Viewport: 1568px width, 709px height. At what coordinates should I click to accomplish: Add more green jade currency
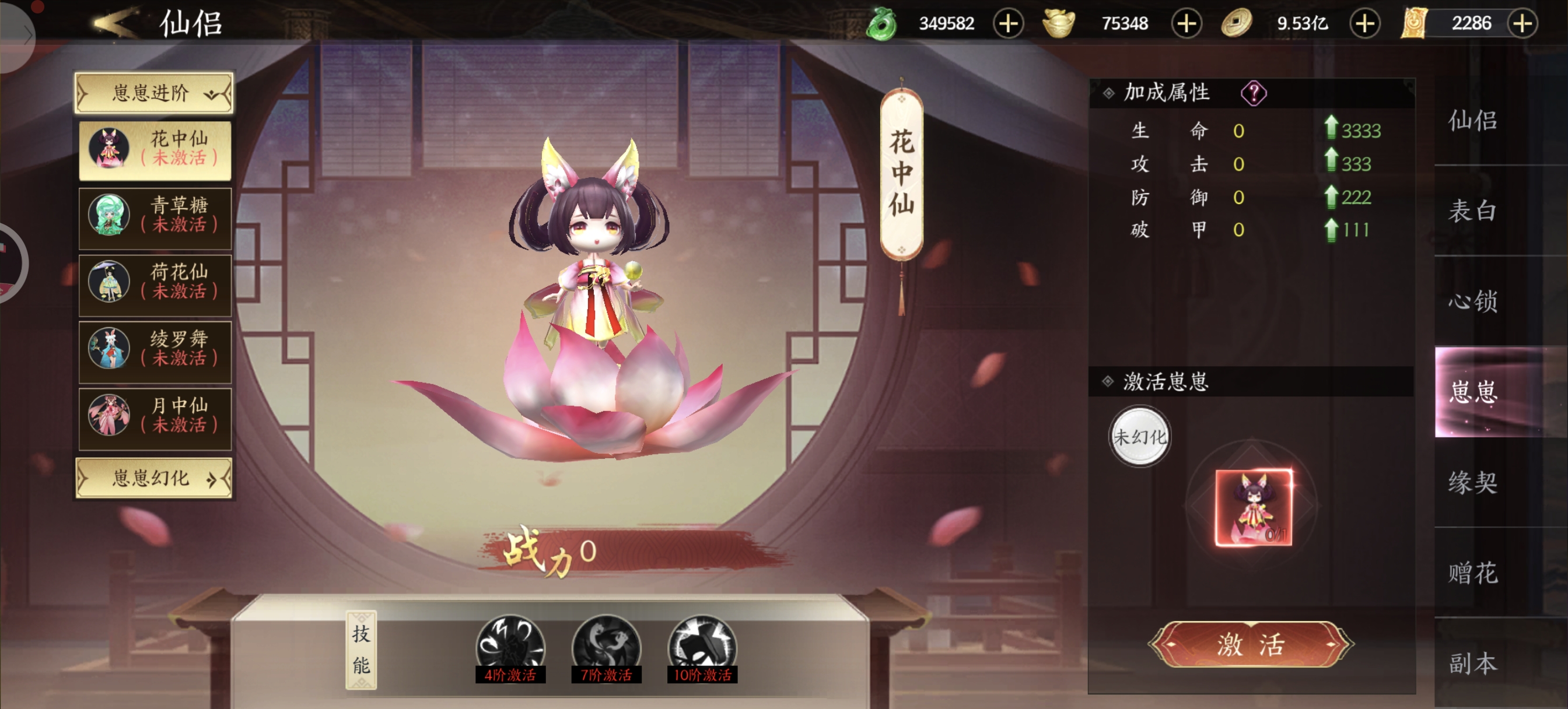pos(1008,24)
